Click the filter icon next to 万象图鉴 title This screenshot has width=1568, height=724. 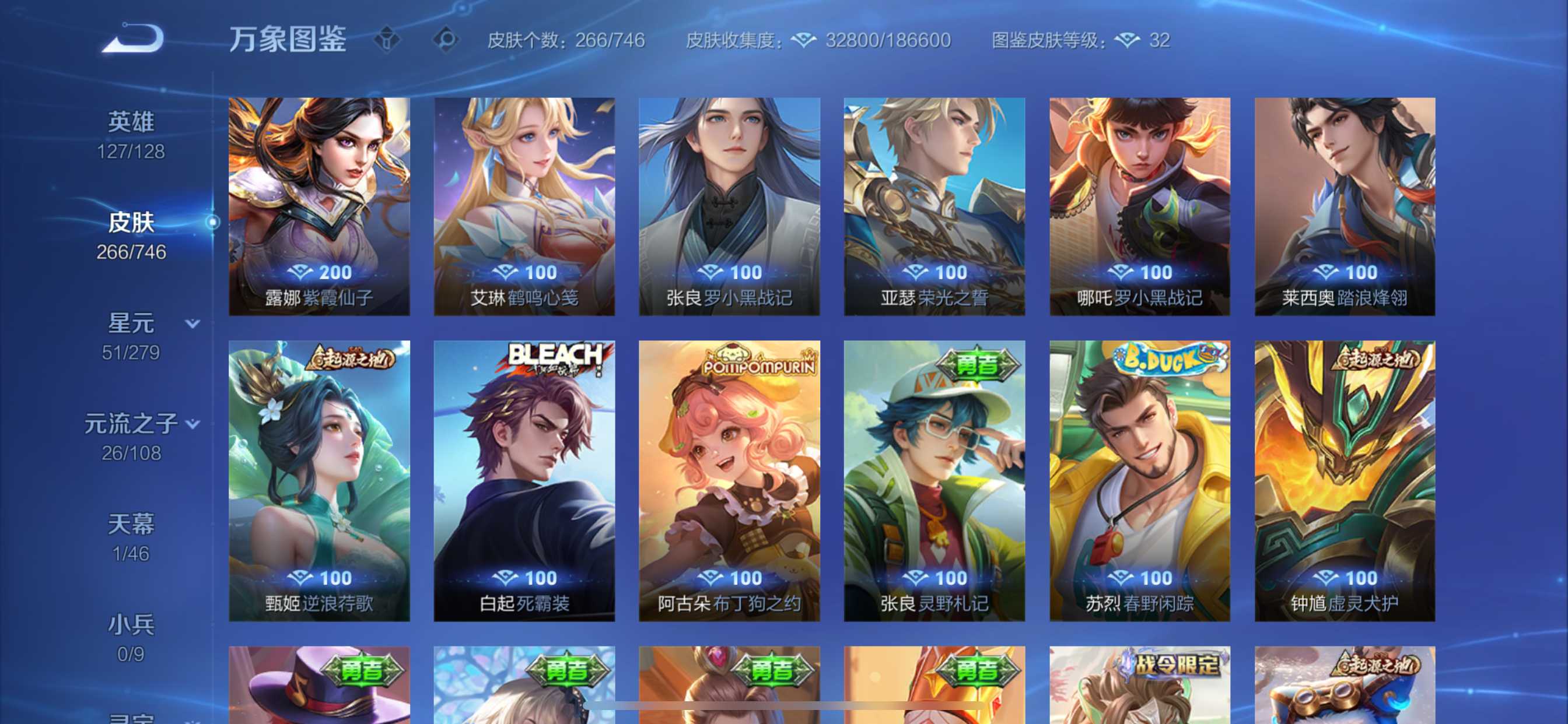coord(388,38)
